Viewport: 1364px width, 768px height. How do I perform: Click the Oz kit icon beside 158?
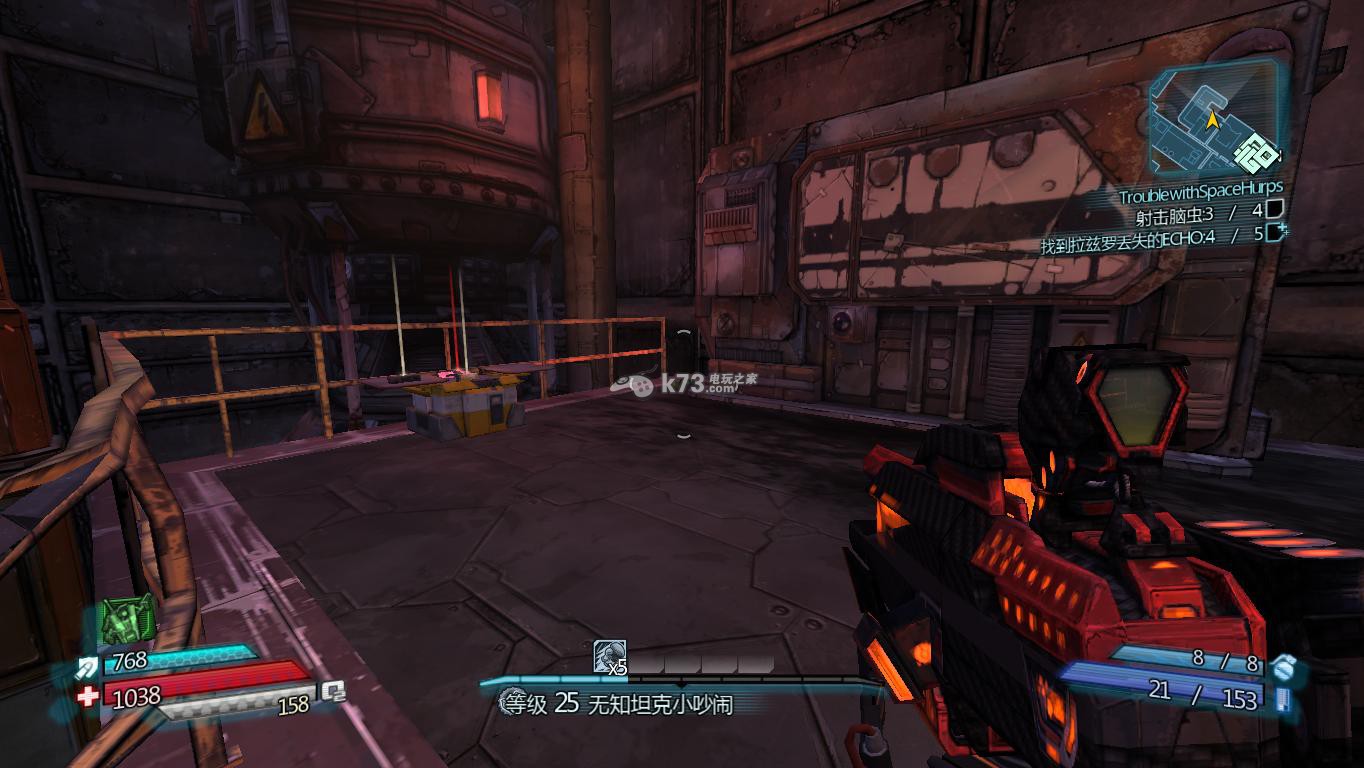[x=333, y=692]
